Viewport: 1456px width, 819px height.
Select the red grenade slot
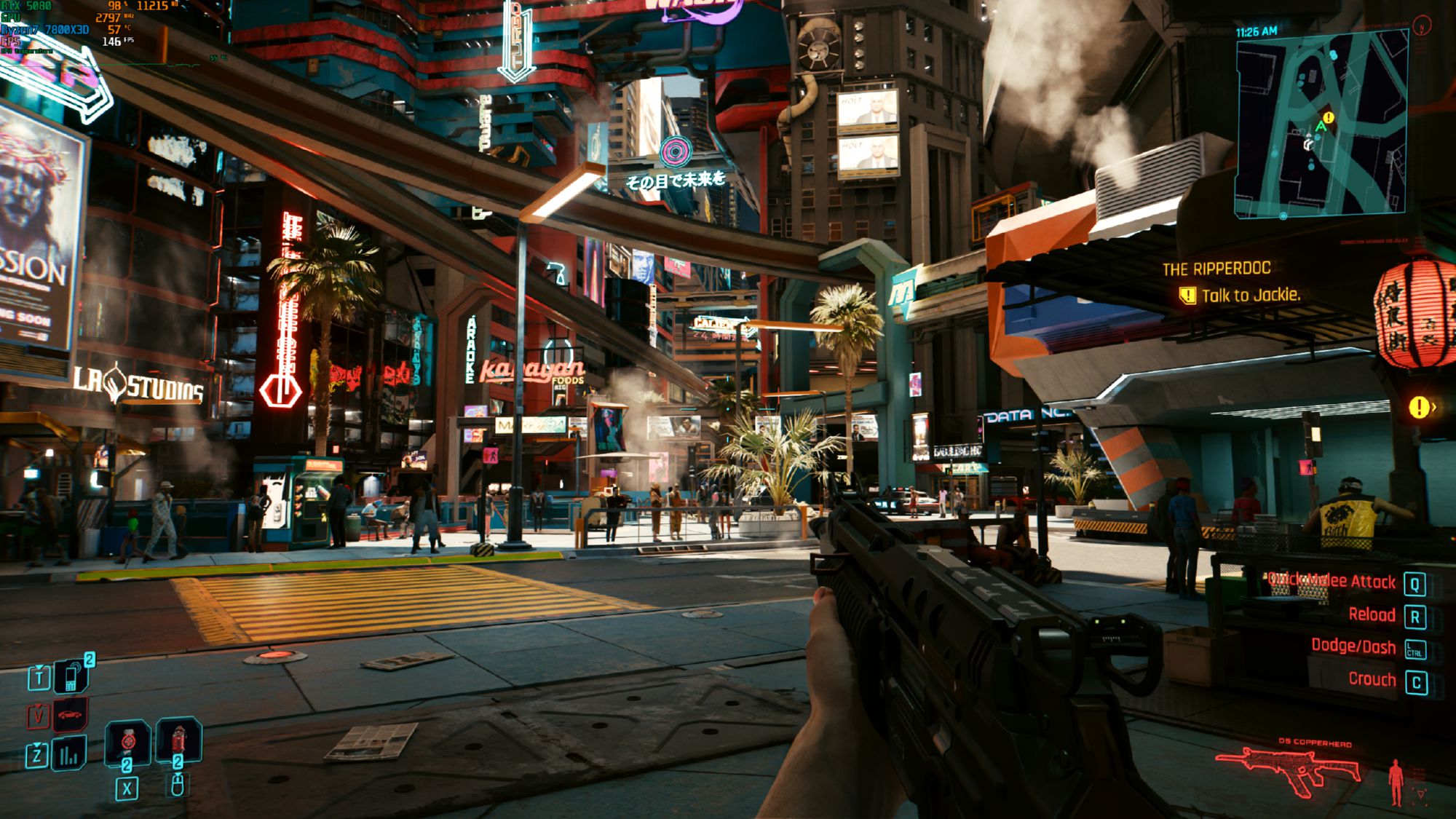click(x=178, y=742)
